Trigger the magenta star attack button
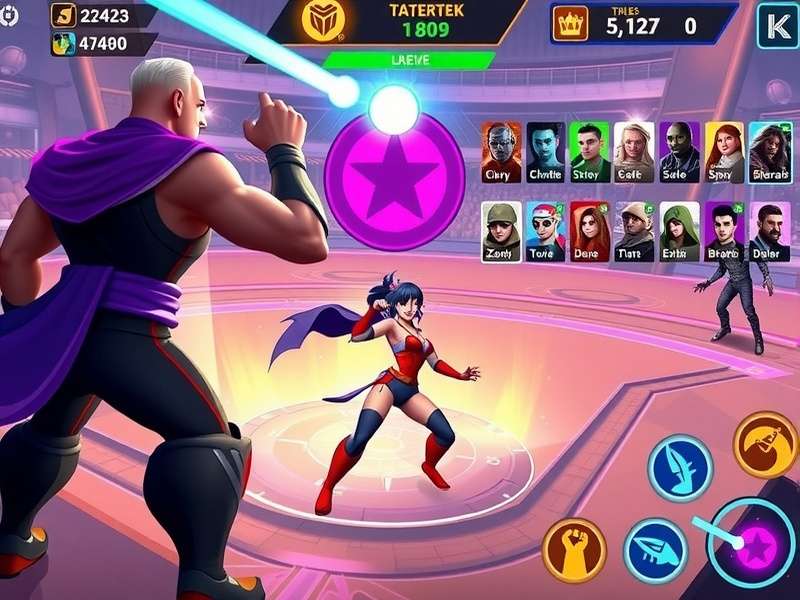 [x=752, y=545]
